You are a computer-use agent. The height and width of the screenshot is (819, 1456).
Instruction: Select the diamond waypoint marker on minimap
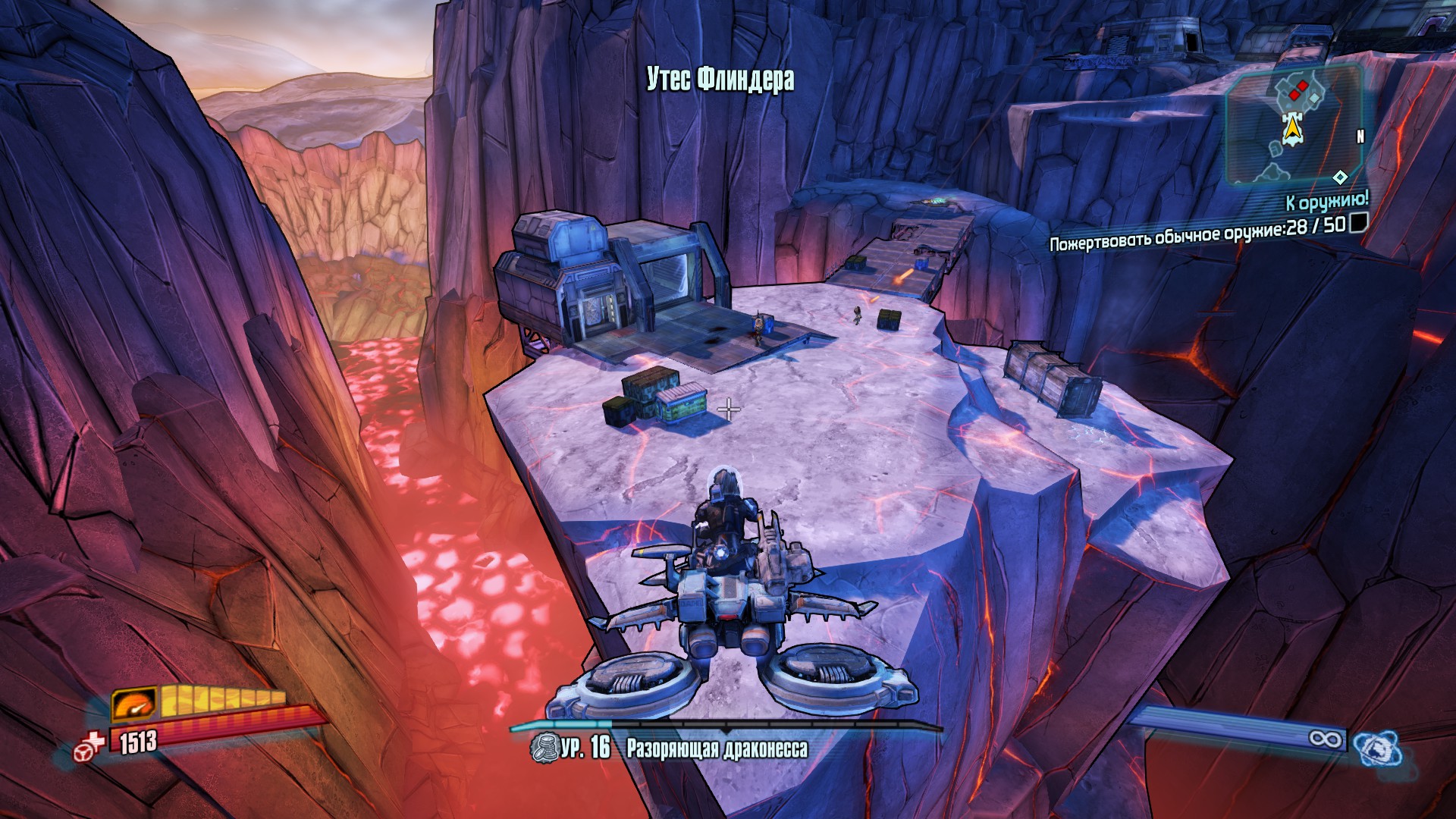coord(1340,177)
